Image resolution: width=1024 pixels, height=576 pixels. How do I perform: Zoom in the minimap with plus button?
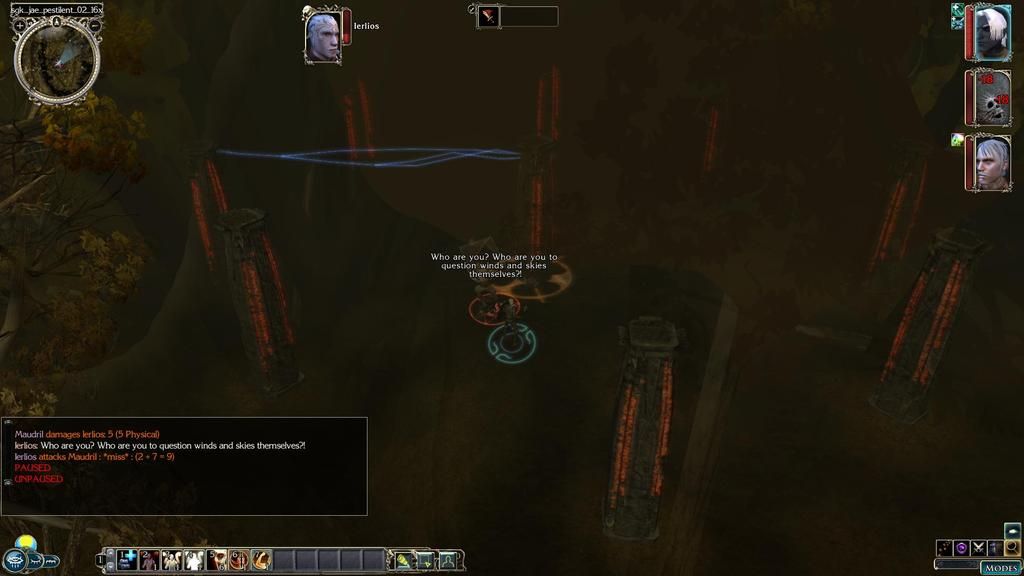[x=20, y=24]
